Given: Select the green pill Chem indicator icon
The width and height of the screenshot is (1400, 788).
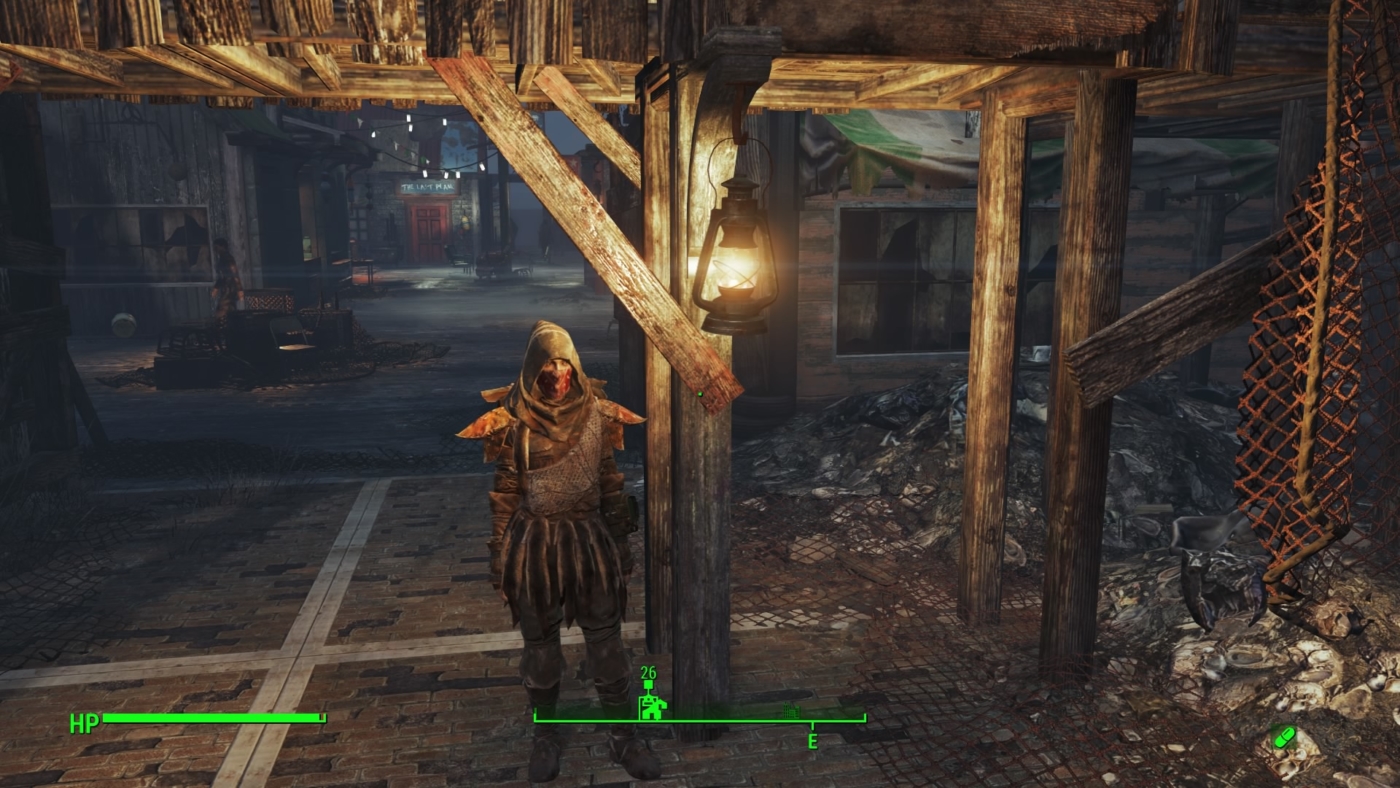Looking at the screenshot, I should coord(1284,735).
